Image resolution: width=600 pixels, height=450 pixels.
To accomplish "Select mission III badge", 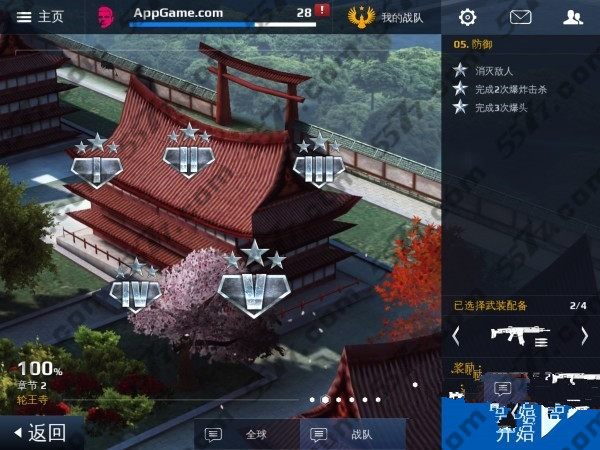I will click(x=318, y=165).
